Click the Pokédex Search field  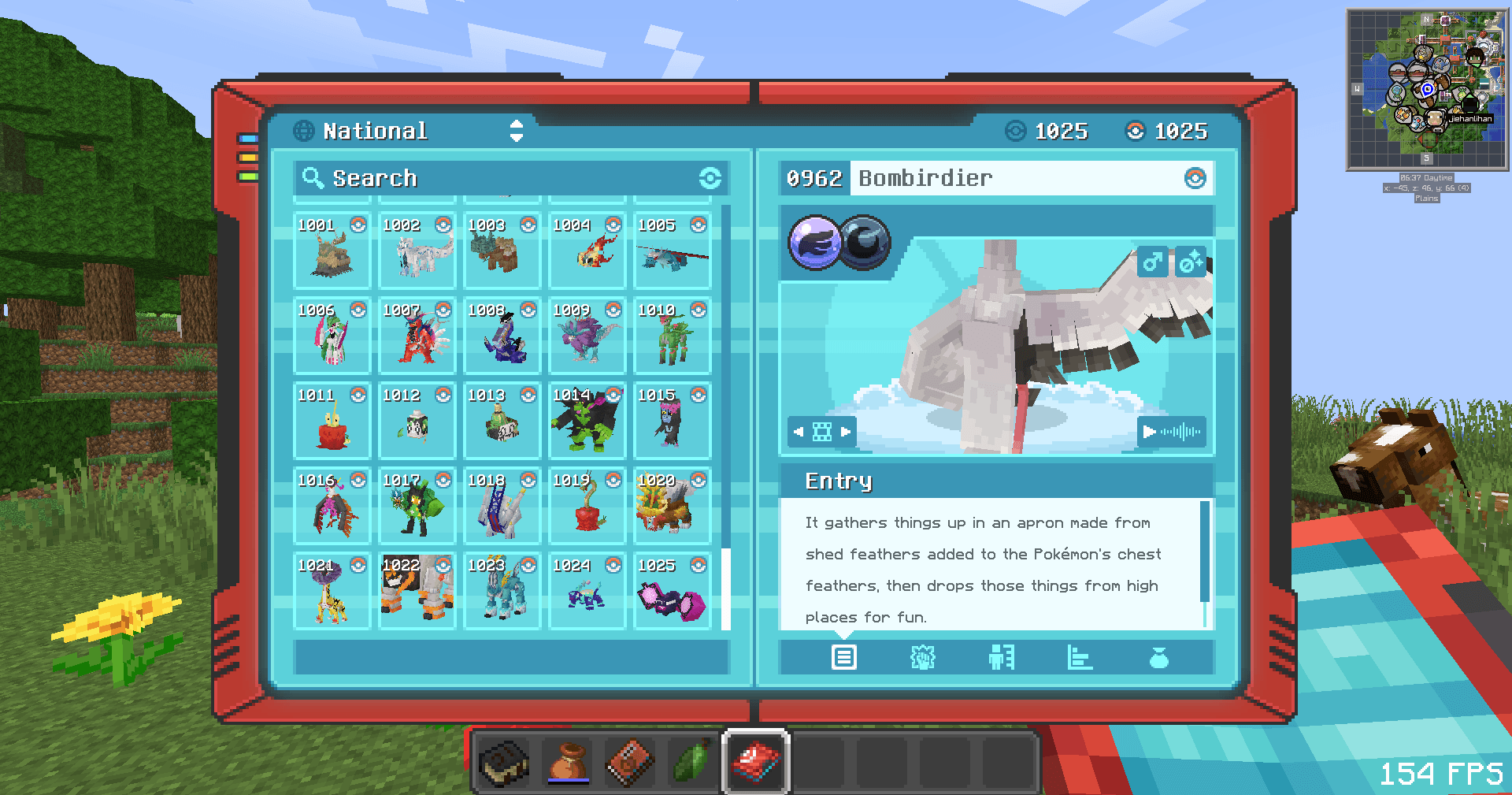tap(504, 178)
